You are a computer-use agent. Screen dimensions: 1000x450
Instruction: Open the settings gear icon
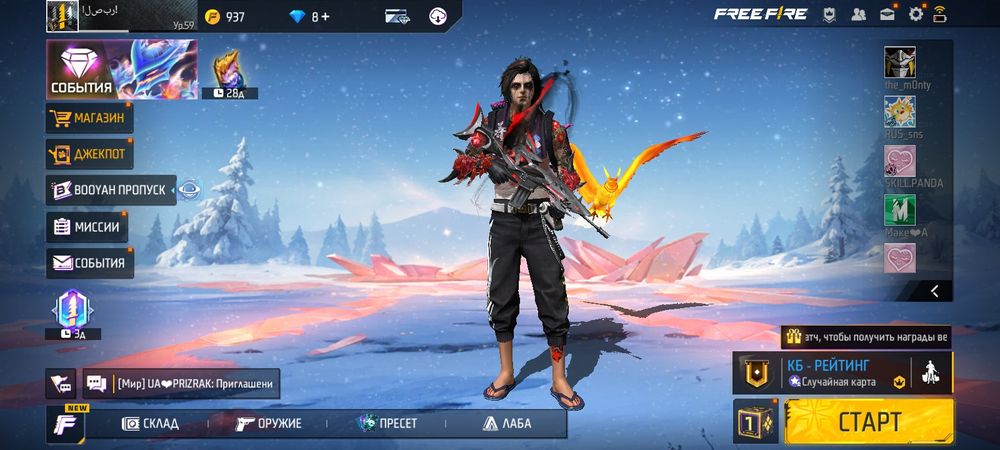[916, 14]
